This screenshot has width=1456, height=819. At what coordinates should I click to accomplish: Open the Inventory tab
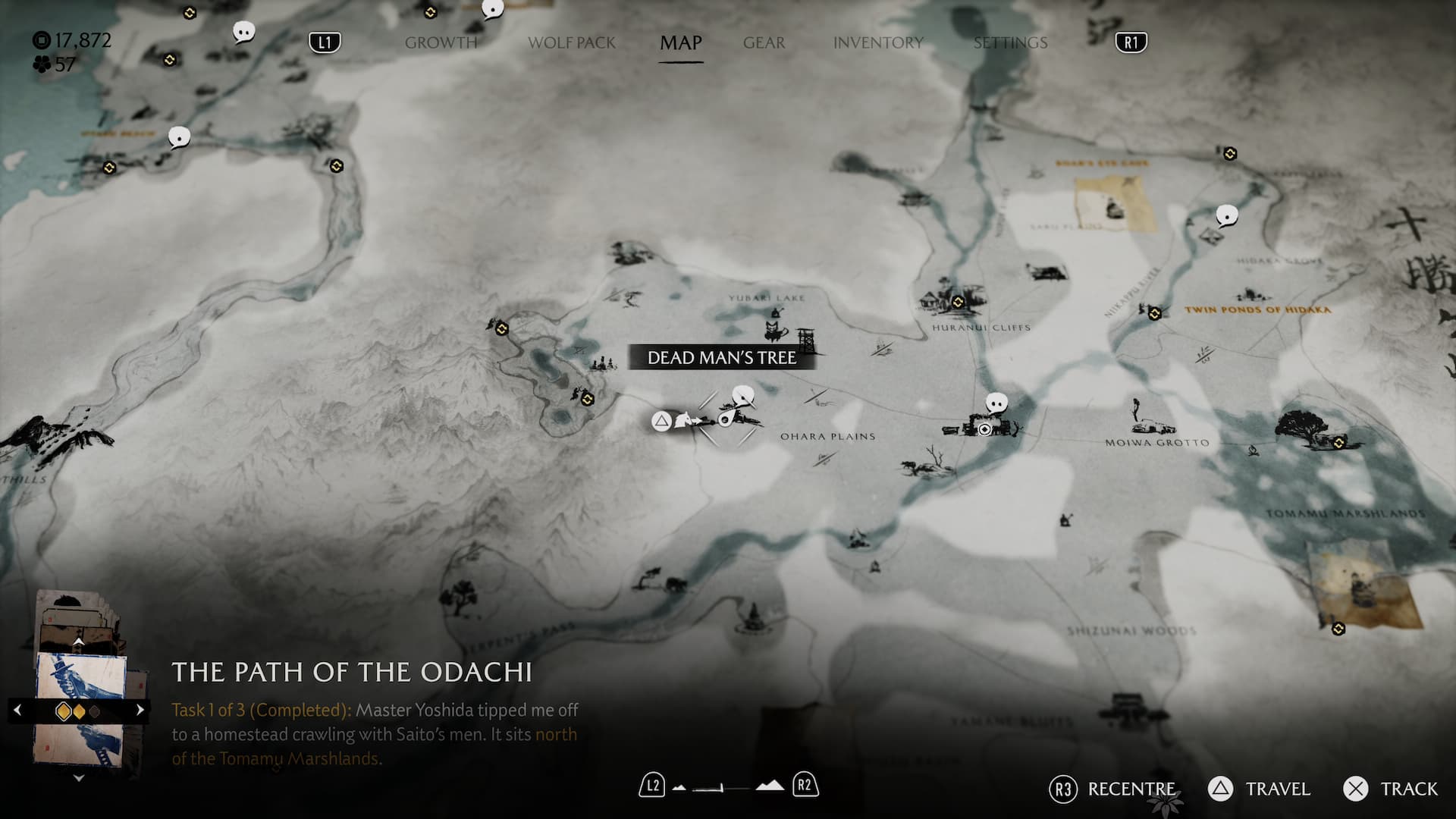tap(878, 42)
